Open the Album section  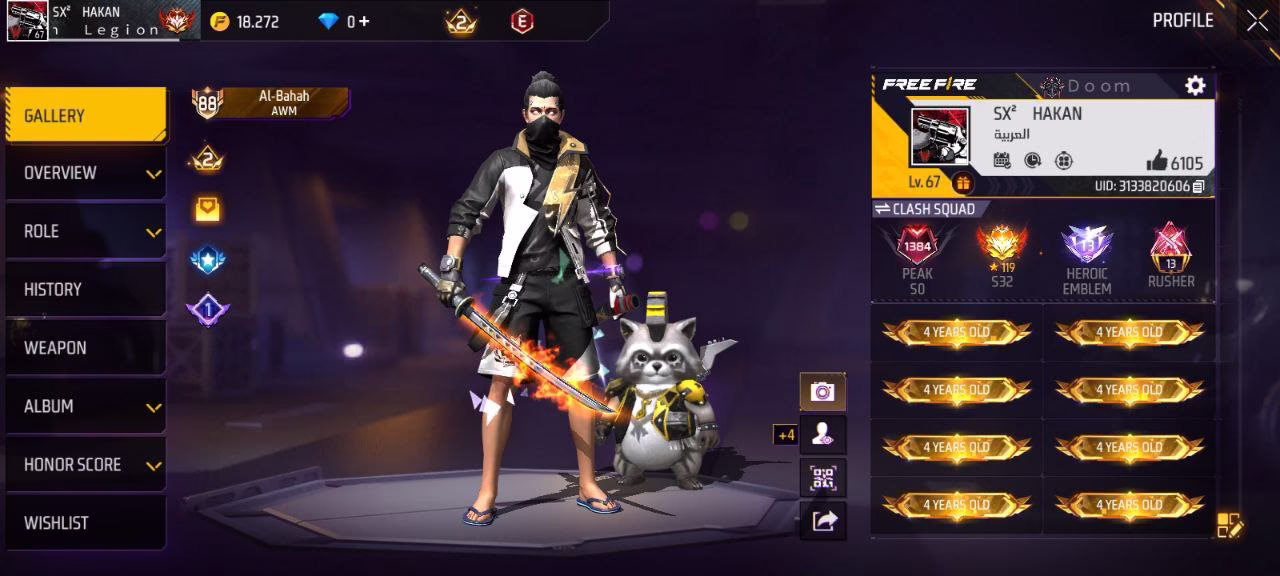[x=86, y=406]
